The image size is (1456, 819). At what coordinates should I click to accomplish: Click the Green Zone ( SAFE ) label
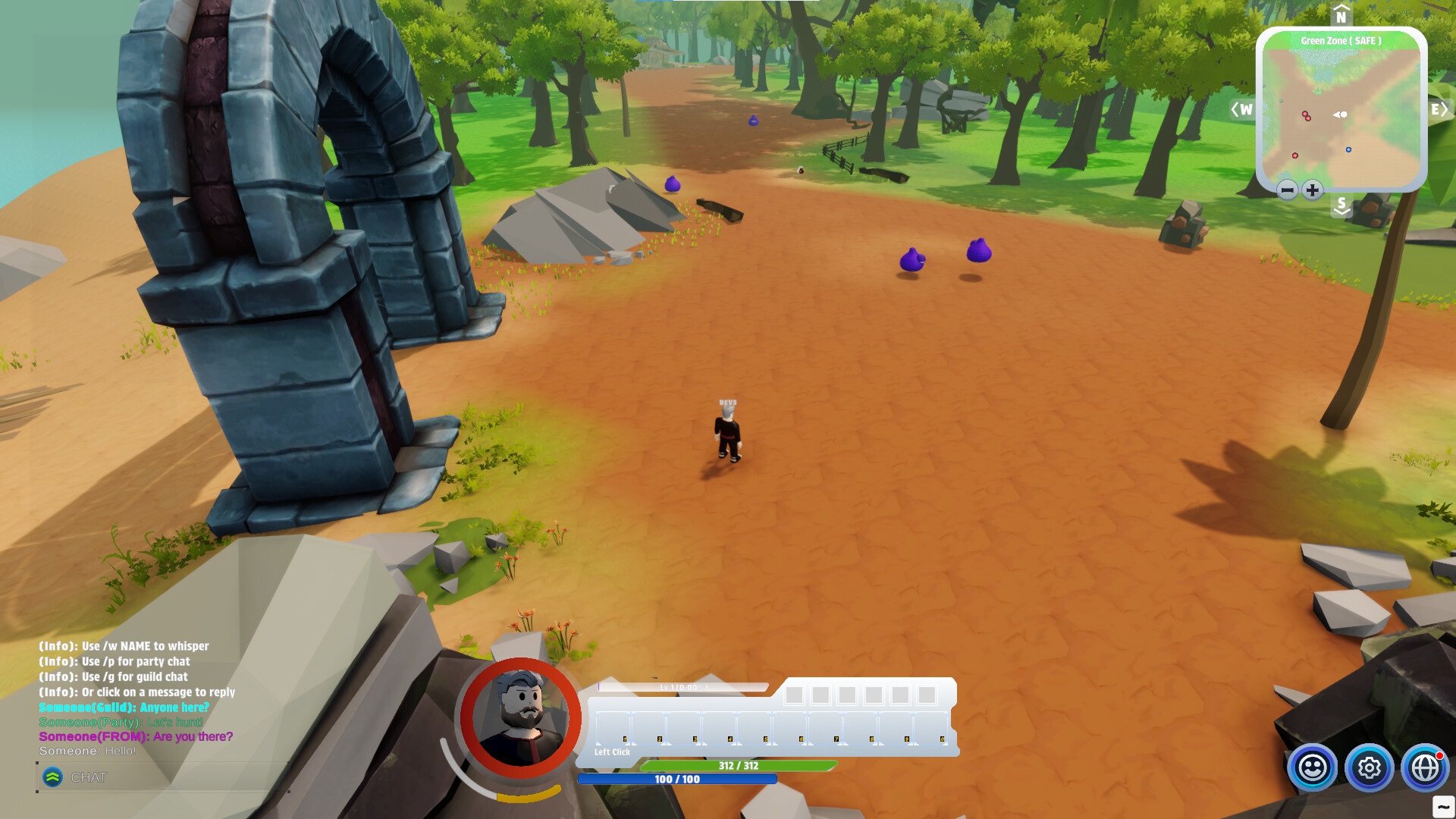[x=1341, y=40]
